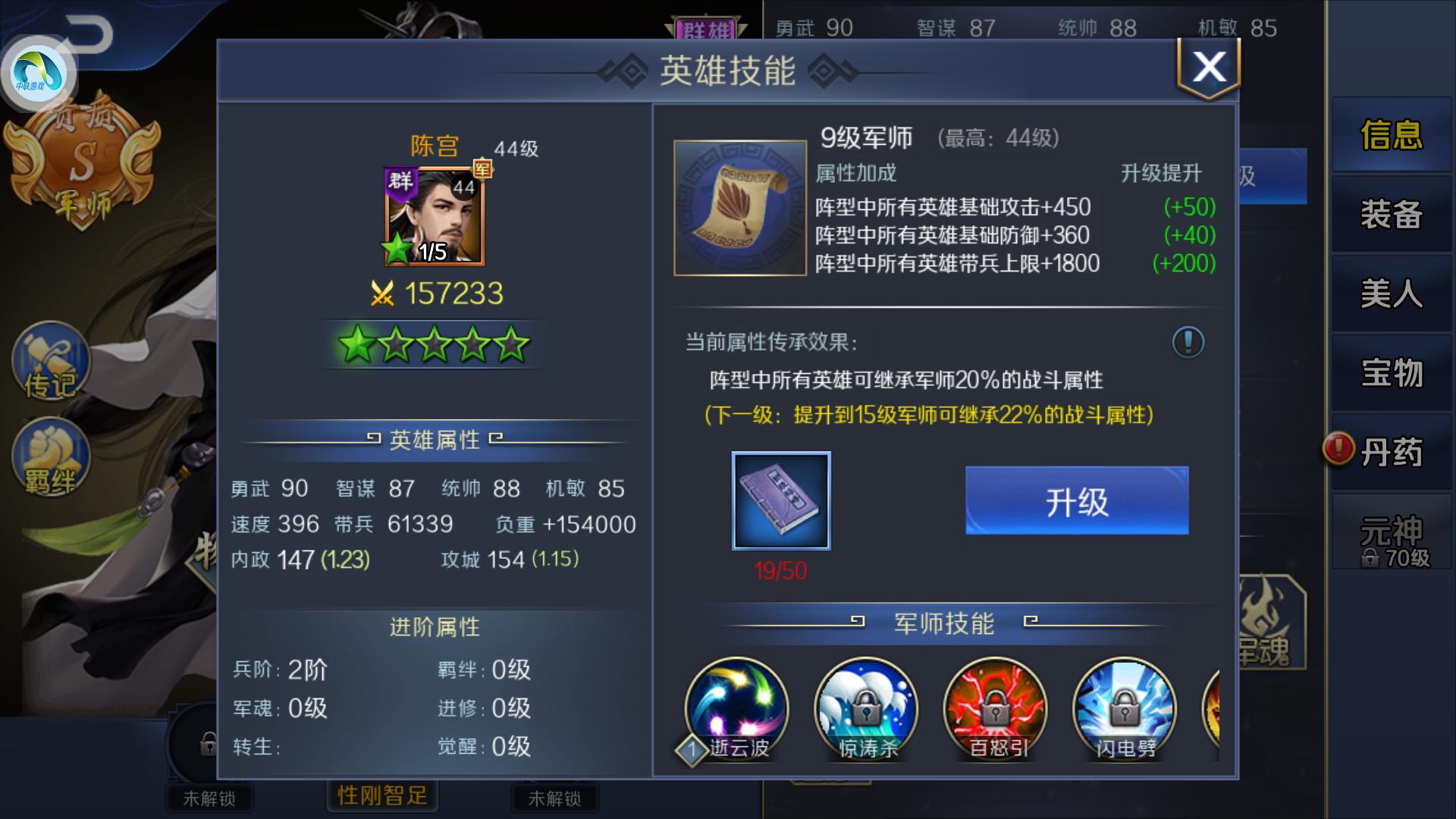
Task: Open the 丹药 tab with red alert
Action: 1392,452
